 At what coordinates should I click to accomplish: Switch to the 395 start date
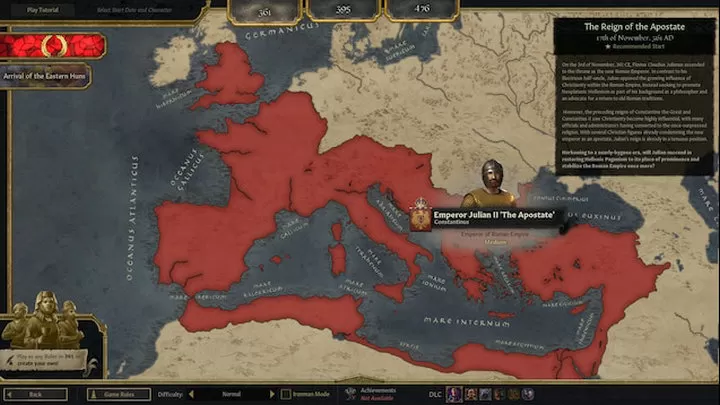tap(340, 10)
